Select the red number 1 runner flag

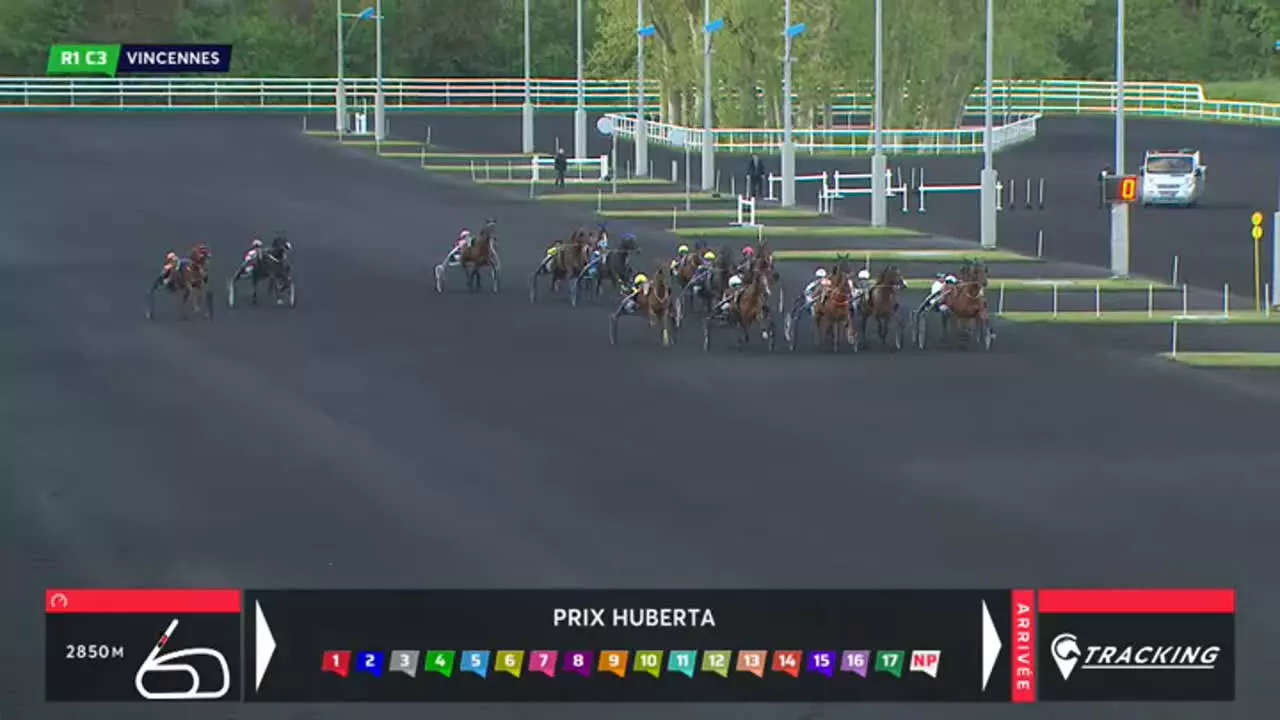click(x=336, y=662)
